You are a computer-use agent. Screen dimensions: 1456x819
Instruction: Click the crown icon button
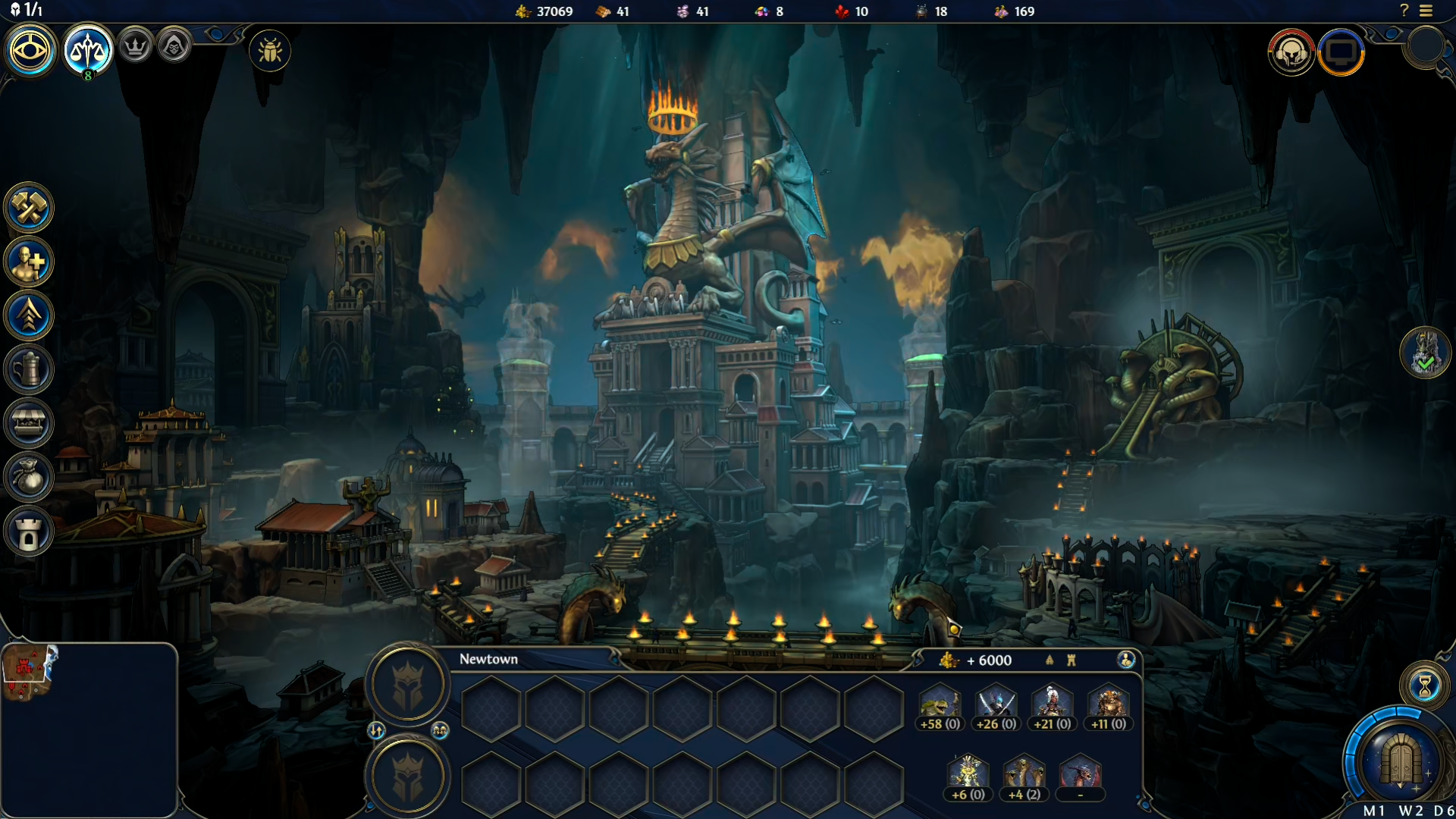click(x=136, y=47)
